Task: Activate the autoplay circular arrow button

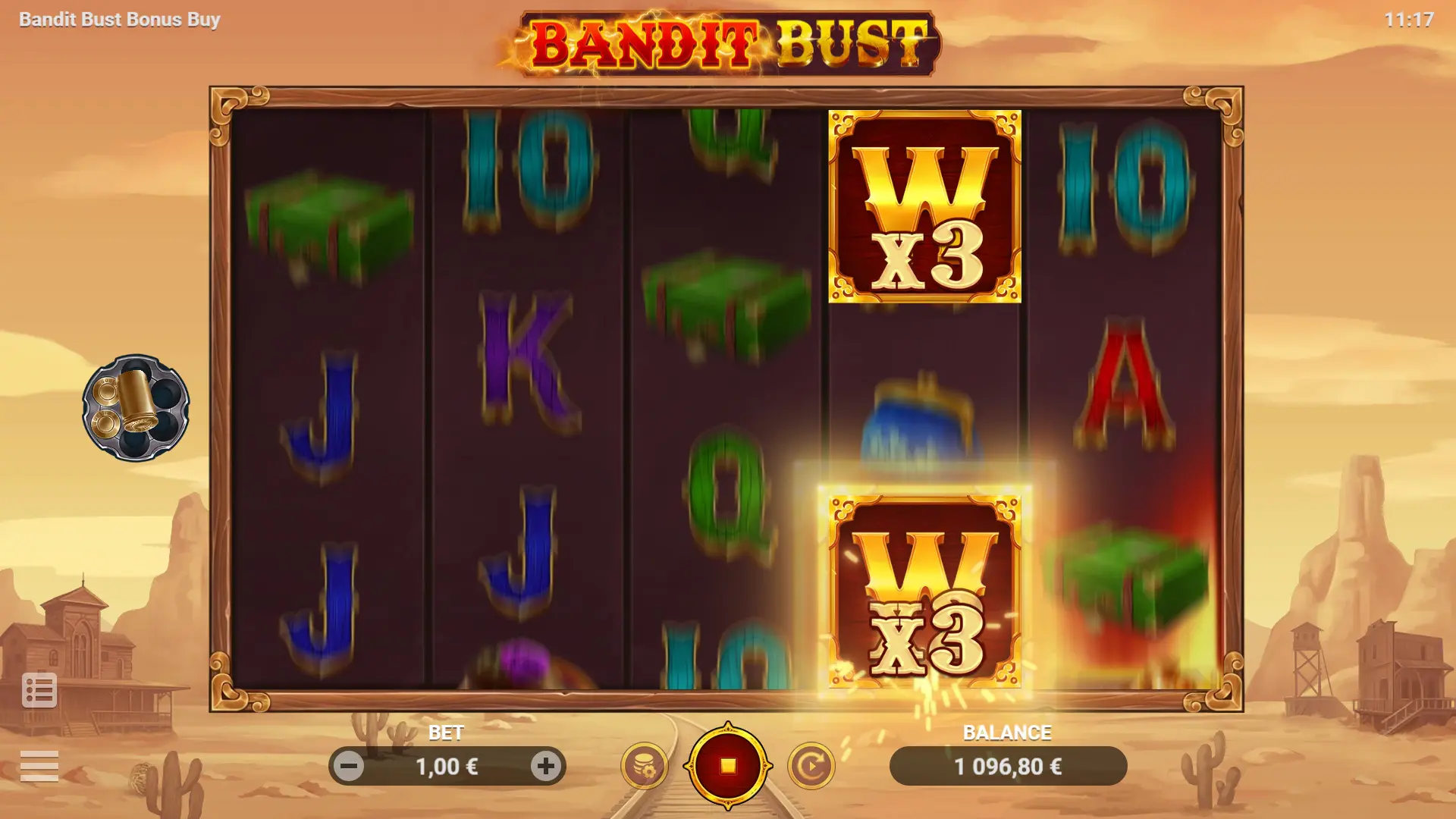Action: [811, 766]
